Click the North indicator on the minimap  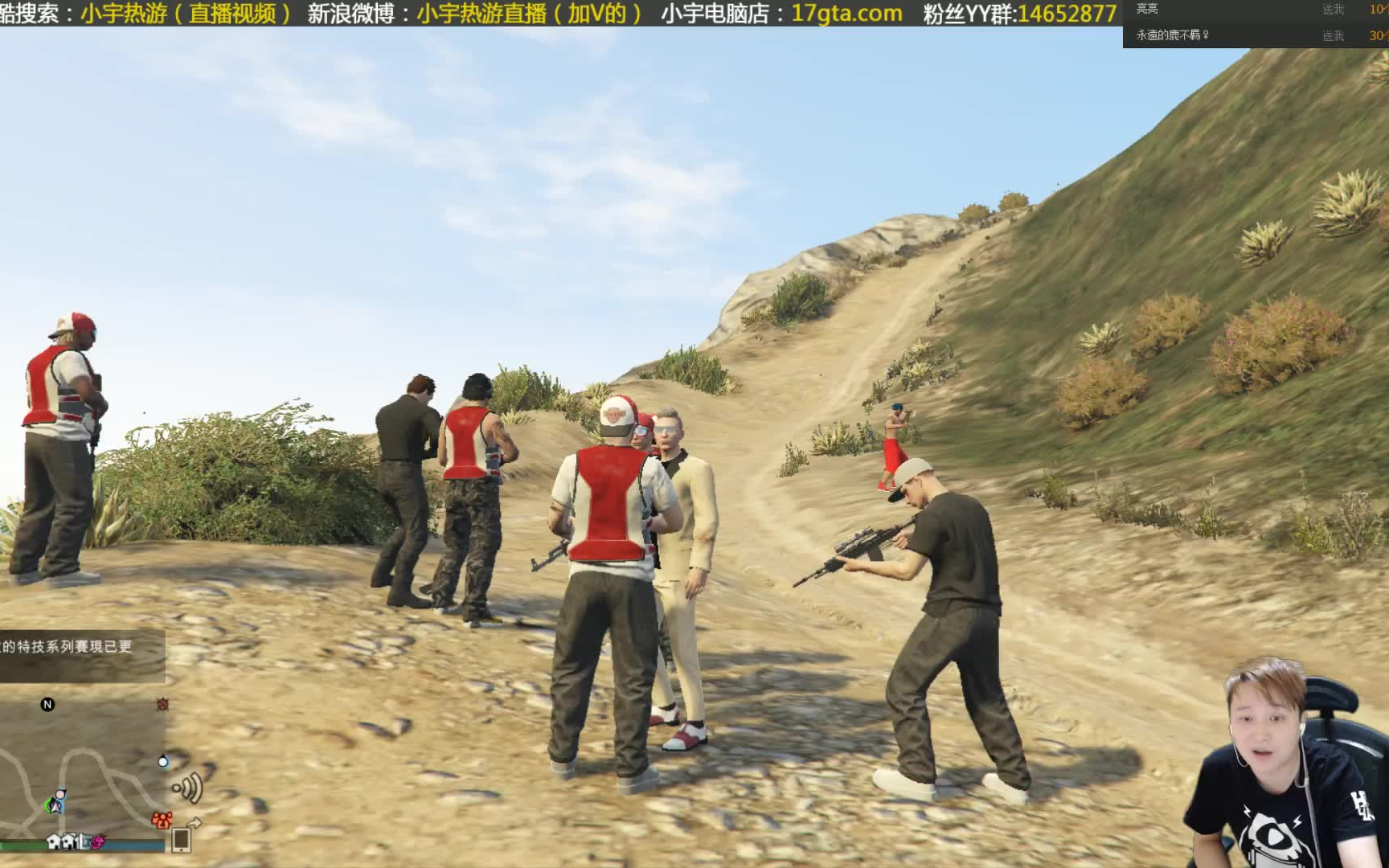point(47,705)
